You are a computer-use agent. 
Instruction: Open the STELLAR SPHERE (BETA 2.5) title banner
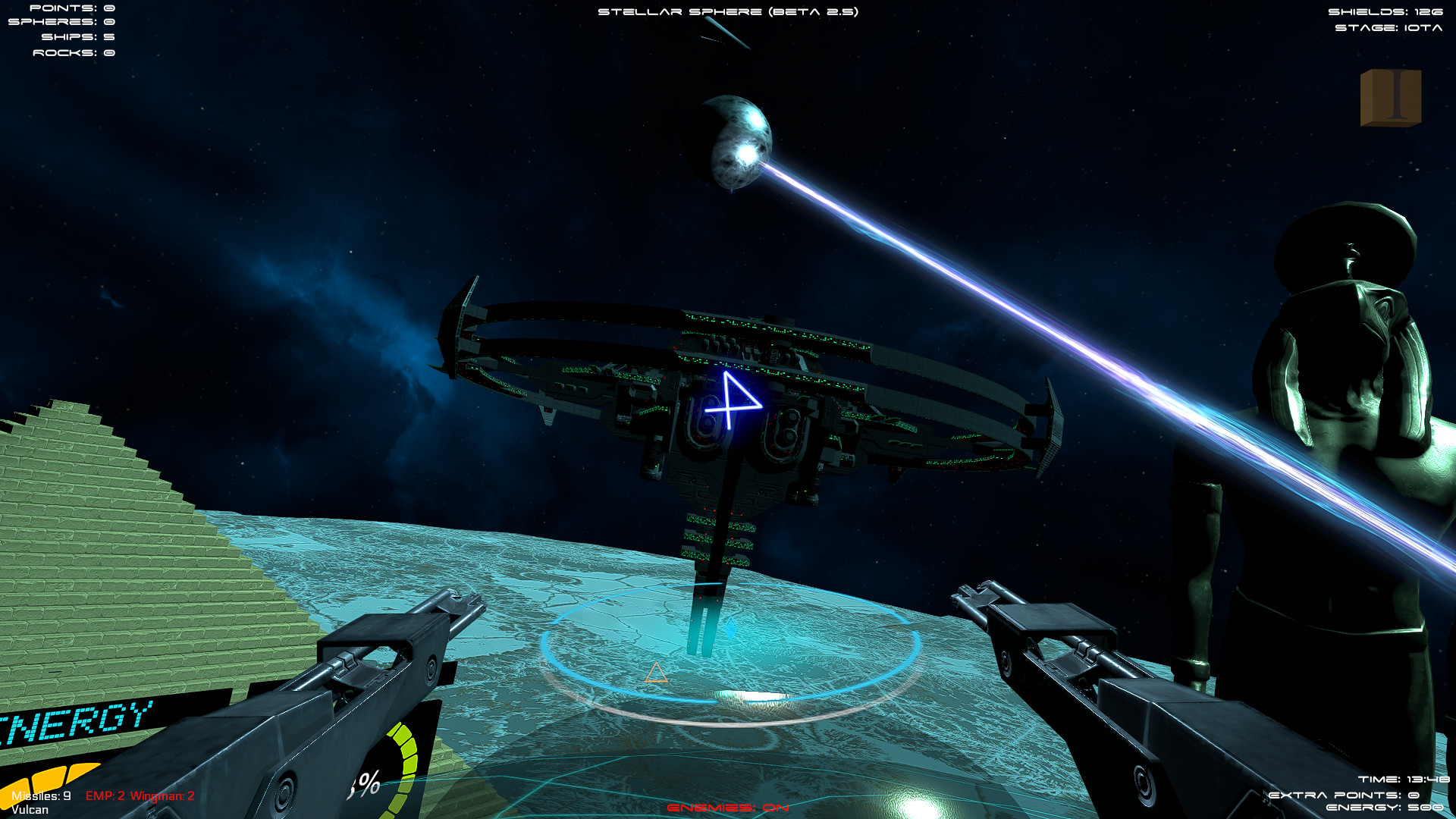tap(728, 11)
